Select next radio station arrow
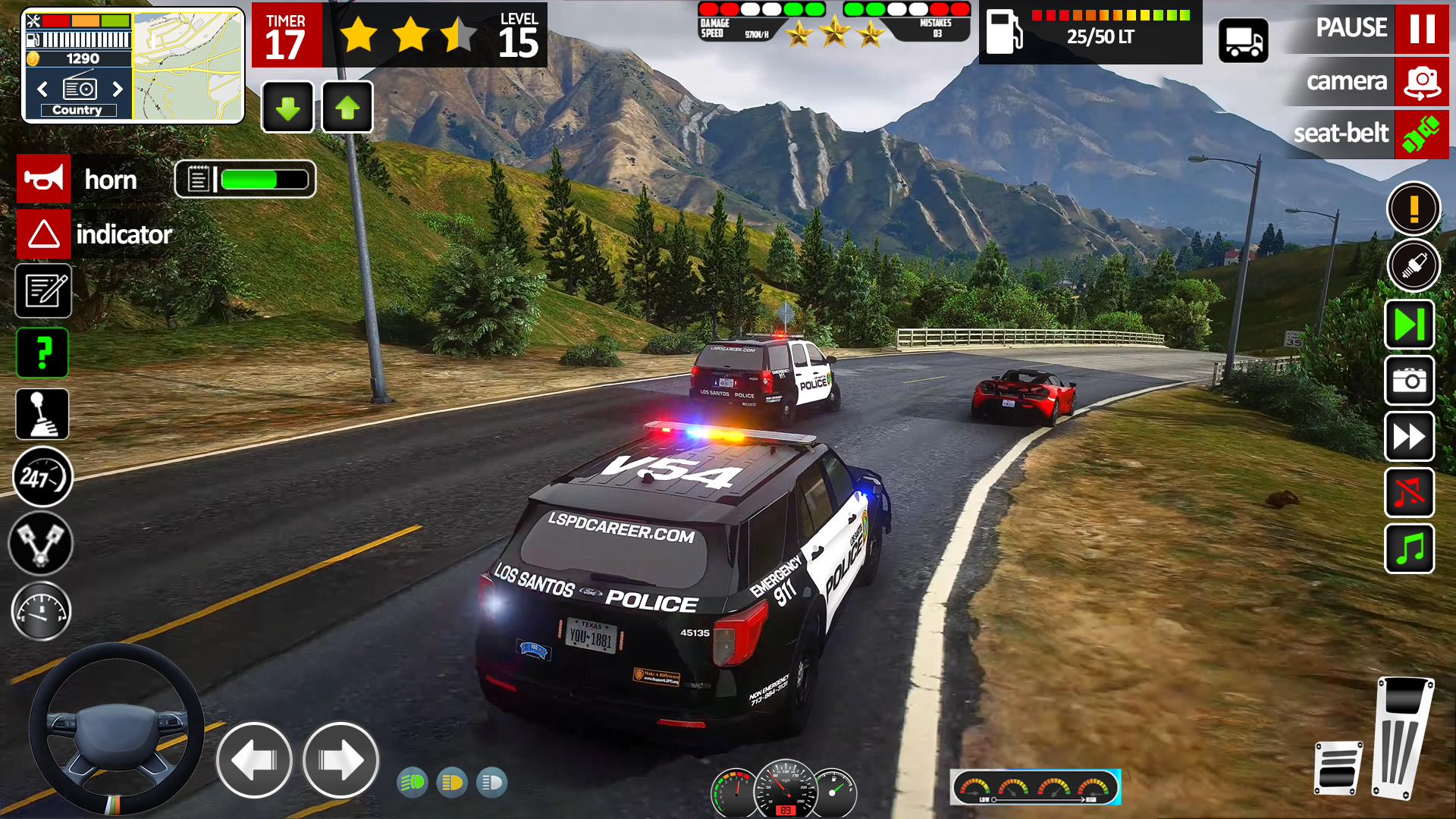The image size is (1456, 819). click(x=117, y=89)
